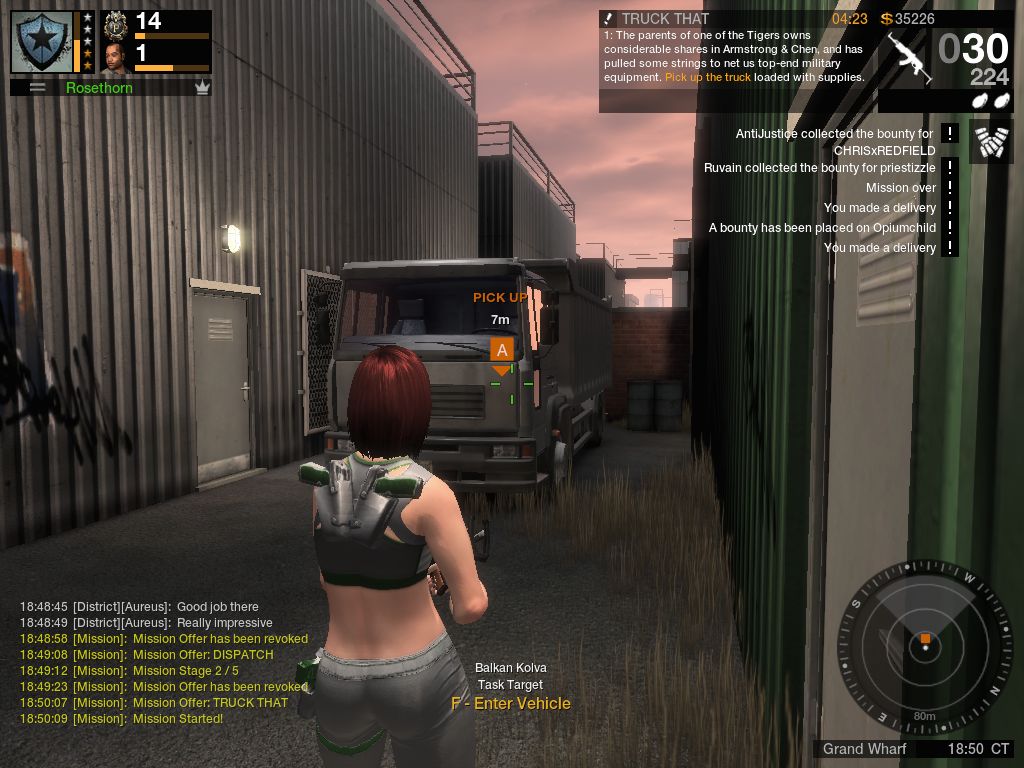1024x768 pixels.
Task: Select the assault rifle weapon icon
Action: tap(909, 57)
